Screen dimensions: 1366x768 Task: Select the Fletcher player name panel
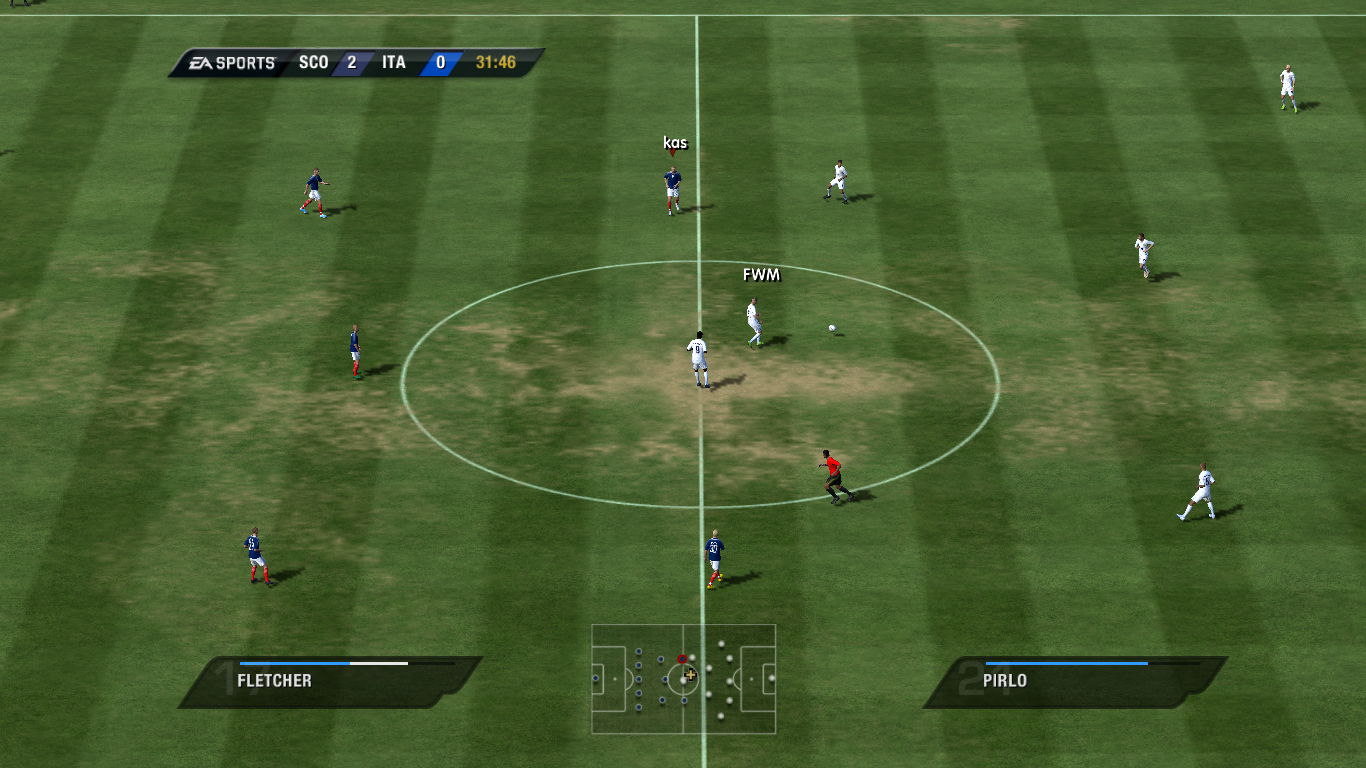[330, 682]
